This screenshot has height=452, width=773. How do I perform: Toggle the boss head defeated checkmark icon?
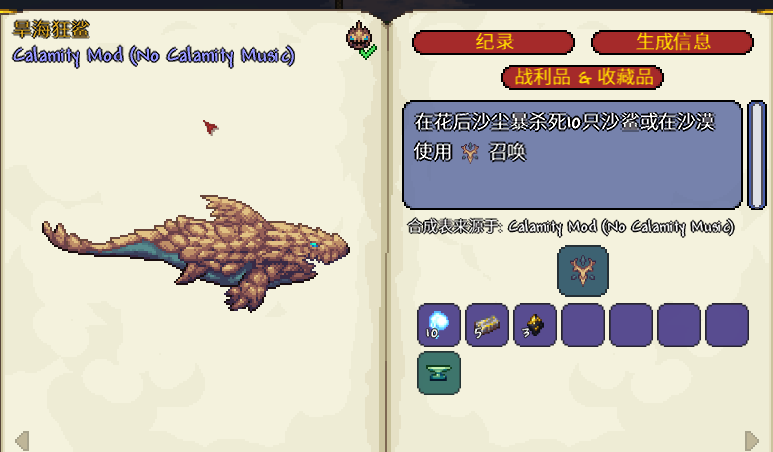click(360, 39)
